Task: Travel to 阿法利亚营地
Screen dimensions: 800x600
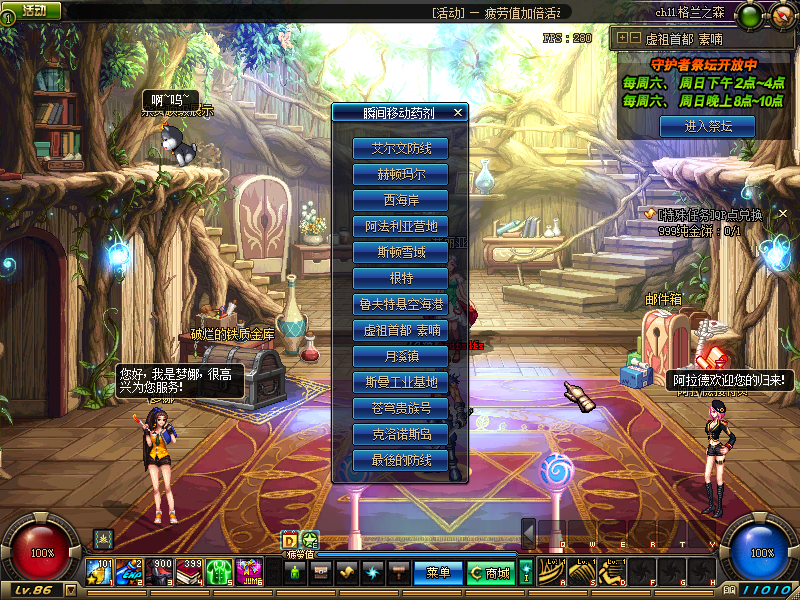Action: pos(400,226)
